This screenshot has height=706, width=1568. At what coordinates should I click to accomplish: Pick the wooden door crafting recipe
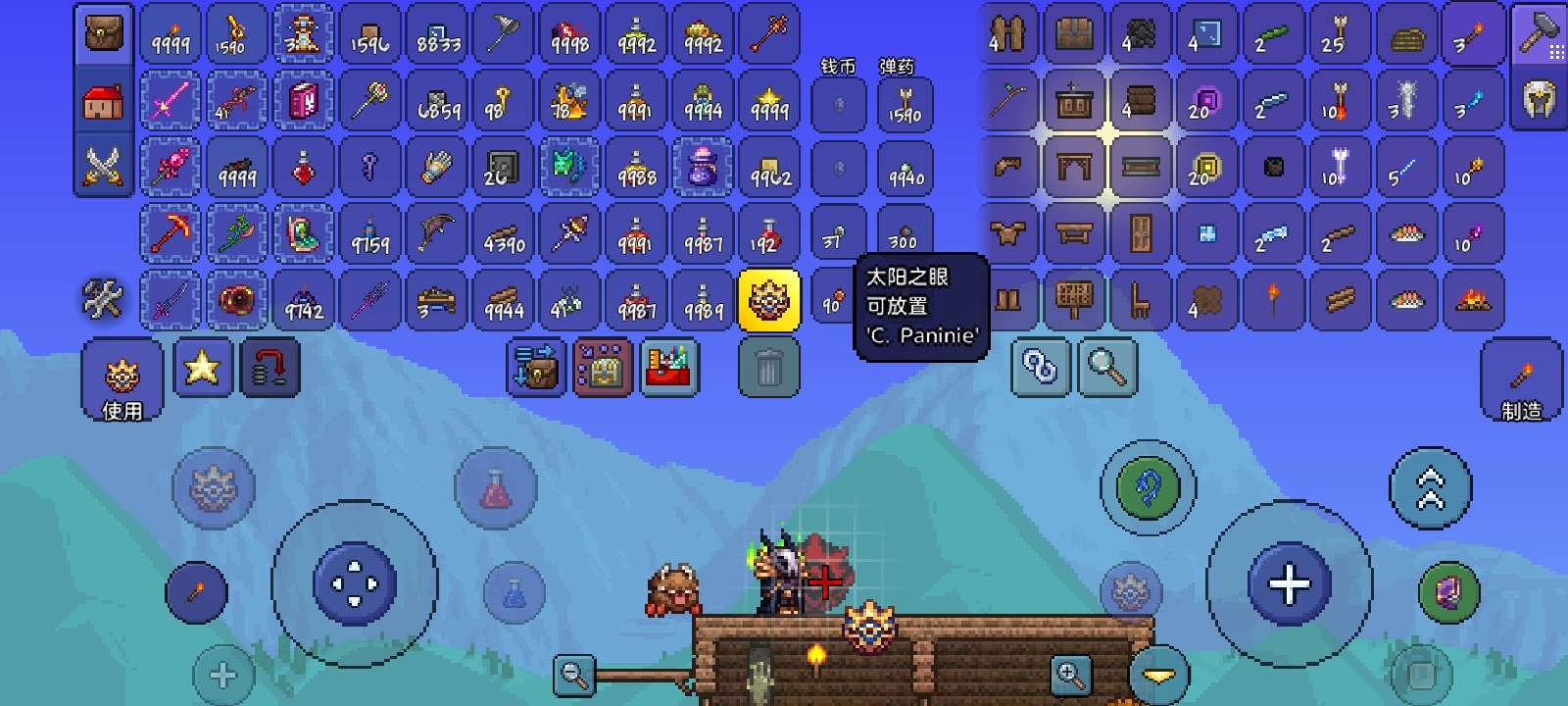pos(1141,233)
